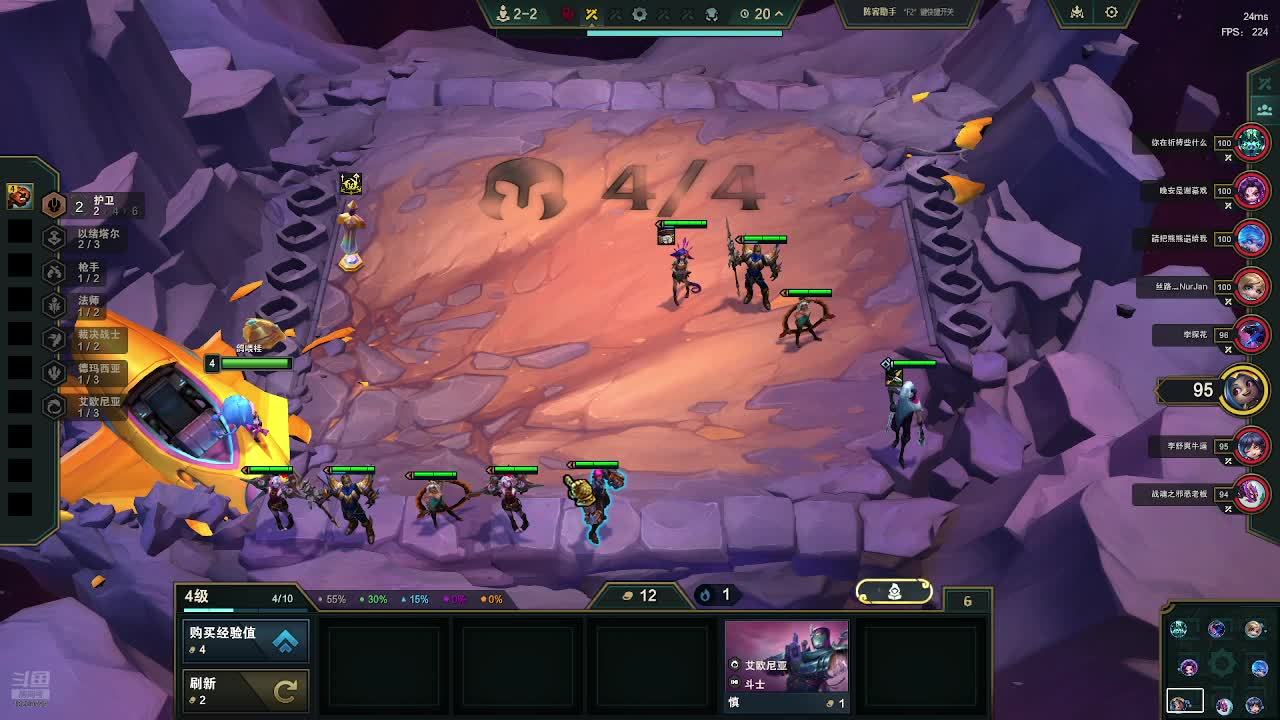View player 战魂之邪恶老板's board
Viewport: 1280px width, 720px height.
(x=1251, y=494)
